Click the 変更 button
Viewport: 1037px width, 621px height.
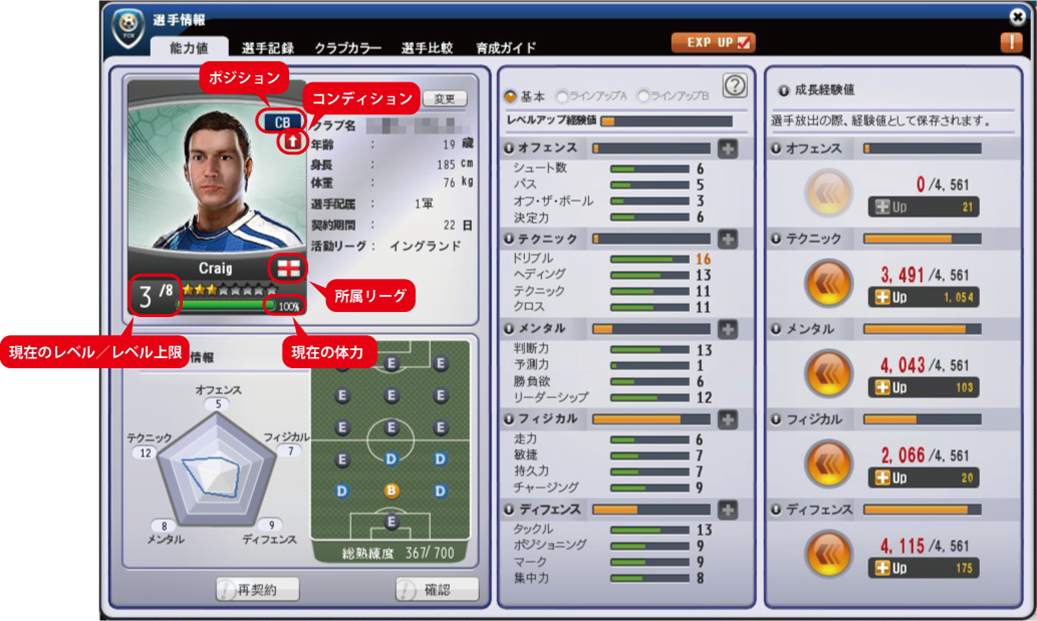pyautogui.click(x=445, y=99)
